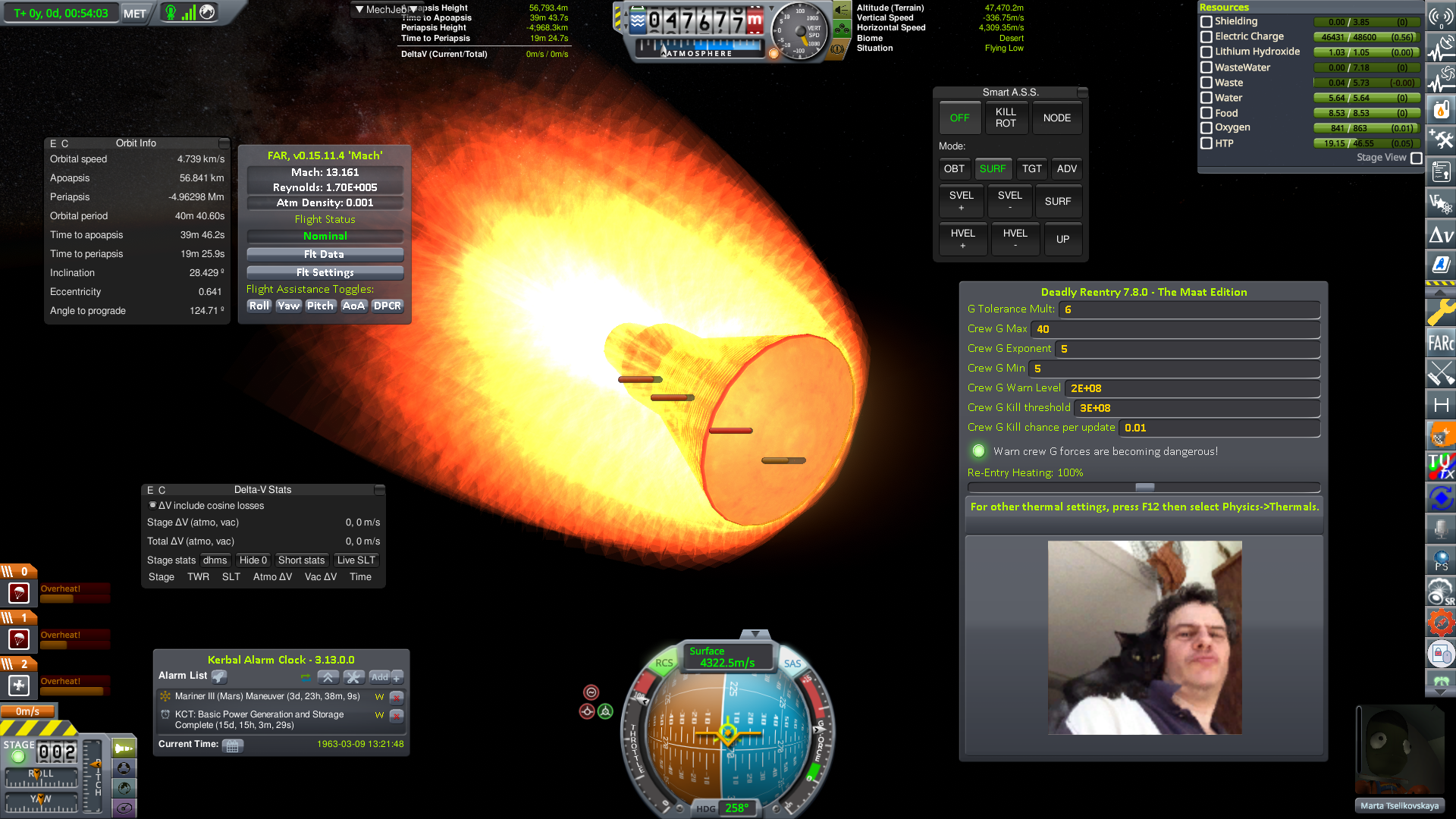
Task: Open StageRecovery from the right toolbar
Action: [1440, 590]
